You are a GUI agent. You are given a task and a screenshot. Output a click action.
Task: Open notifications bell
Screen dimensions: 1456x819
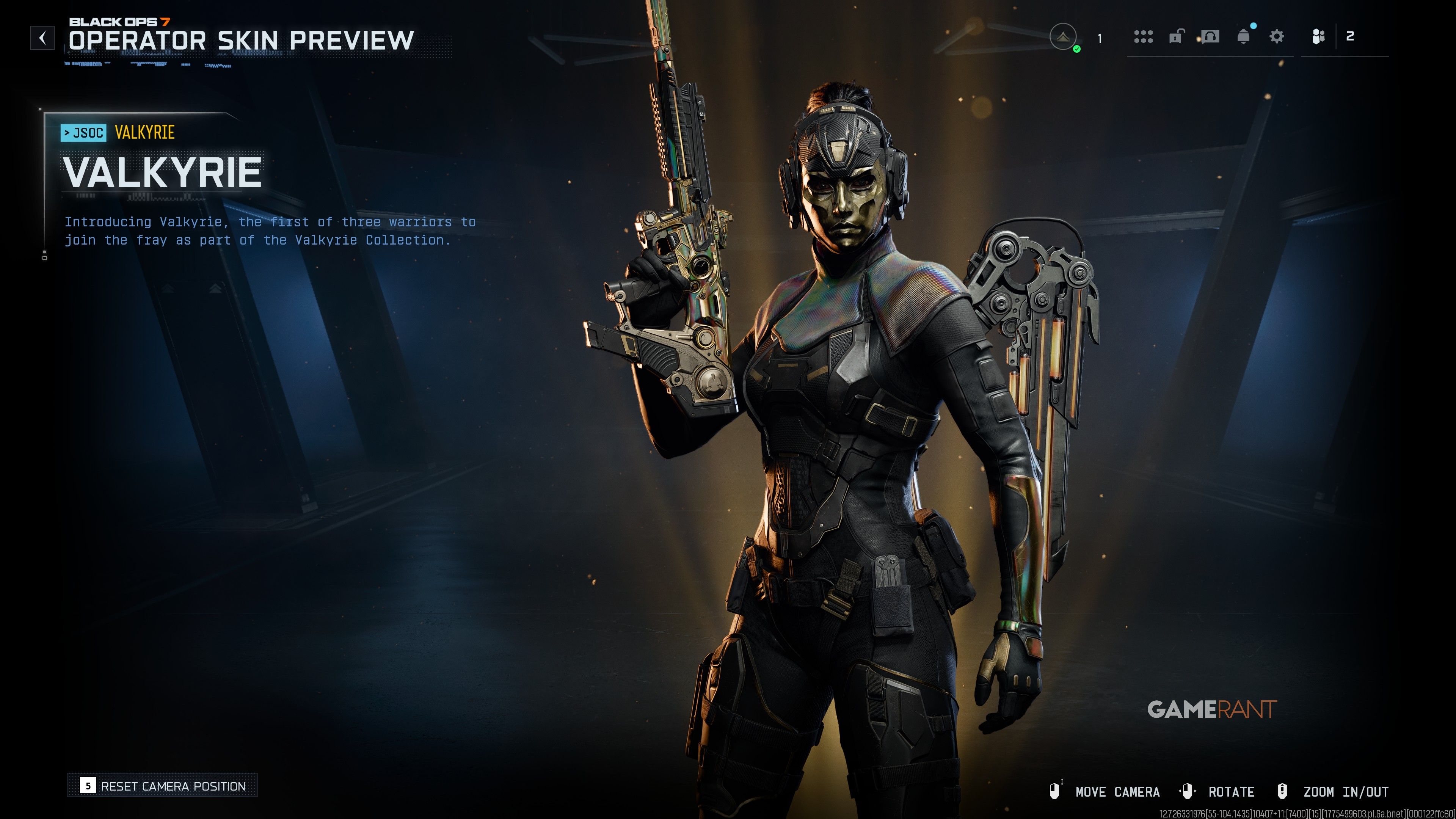click(x=1244, y=37)
